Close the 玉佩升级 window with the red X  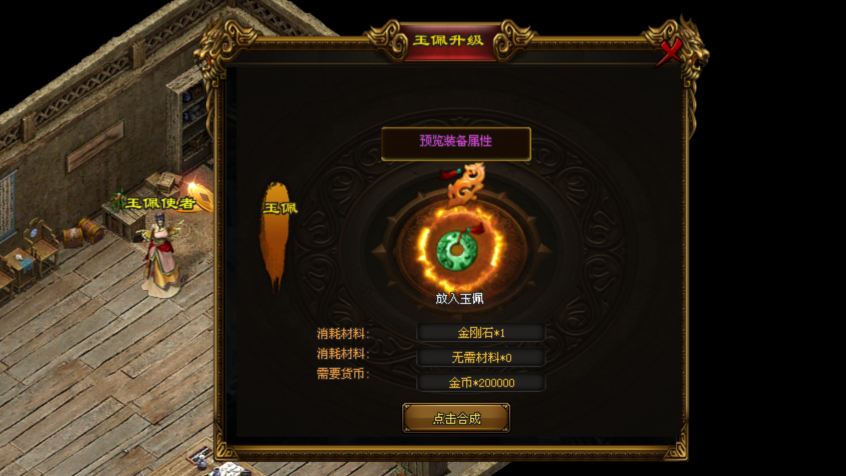click(669, 50)
